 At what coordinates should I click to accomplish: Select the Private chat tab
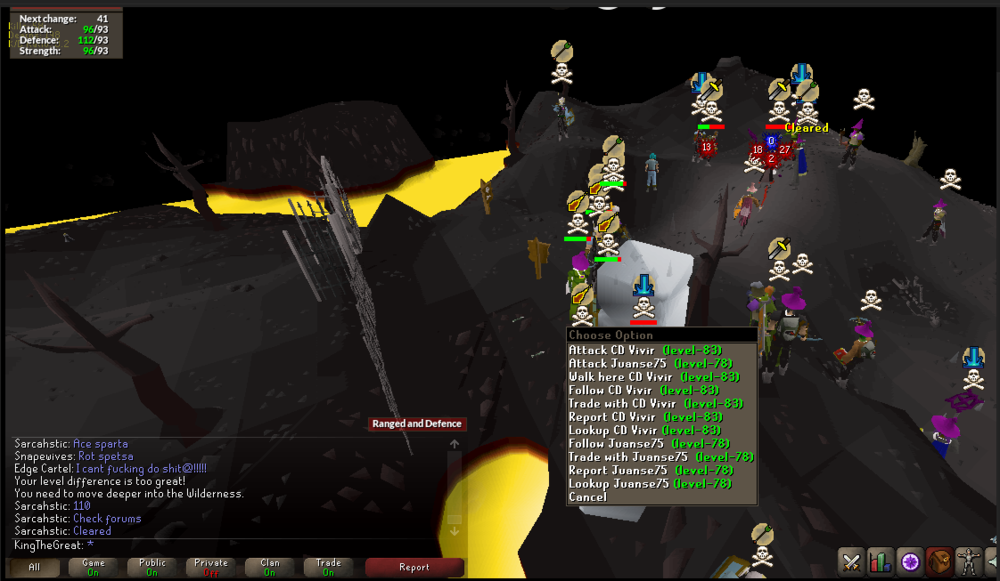(x=212, y=567)
